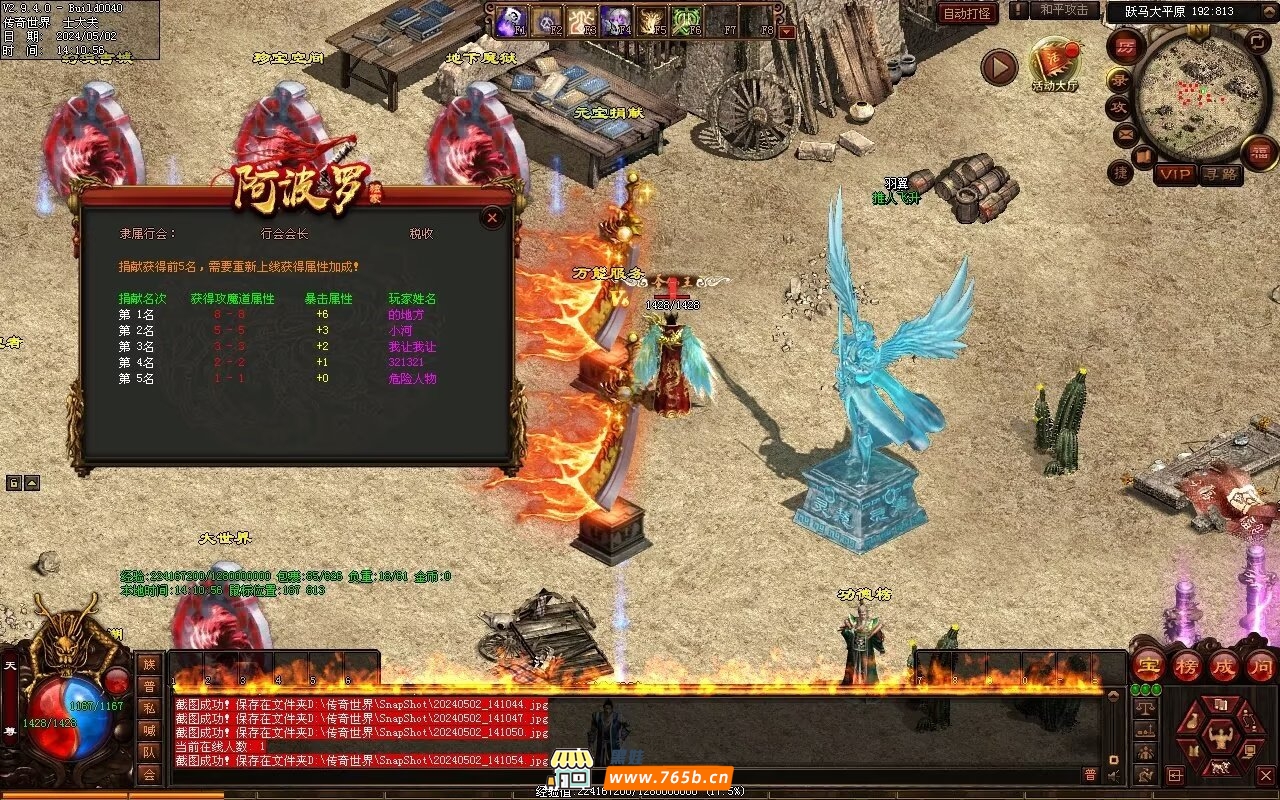This screenshot has height=800, width=1280.
Task: Expand the skill hotbar dropdown arrow
Action: pos(787,31)
